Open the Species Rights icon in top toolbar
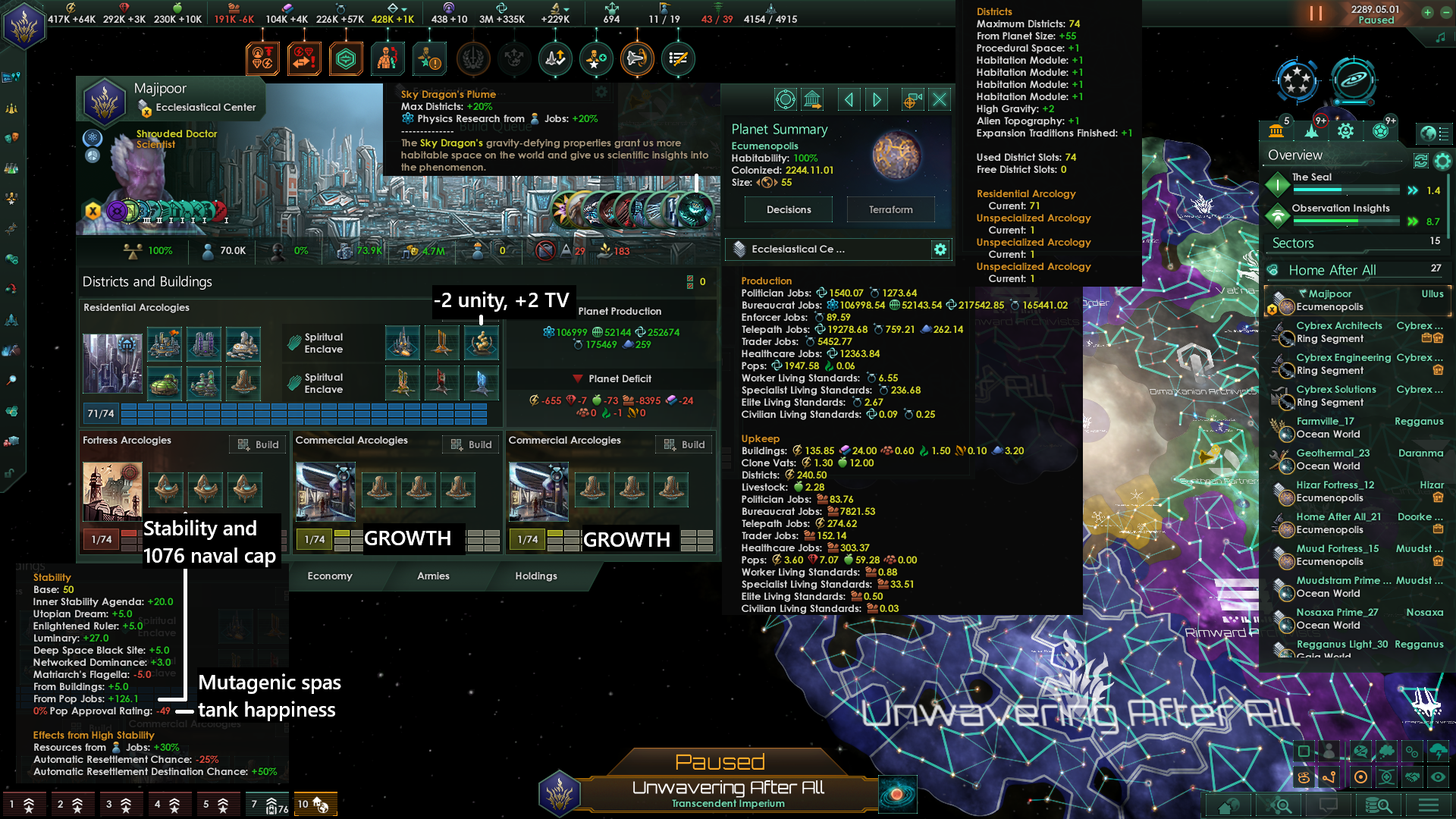 388,58
